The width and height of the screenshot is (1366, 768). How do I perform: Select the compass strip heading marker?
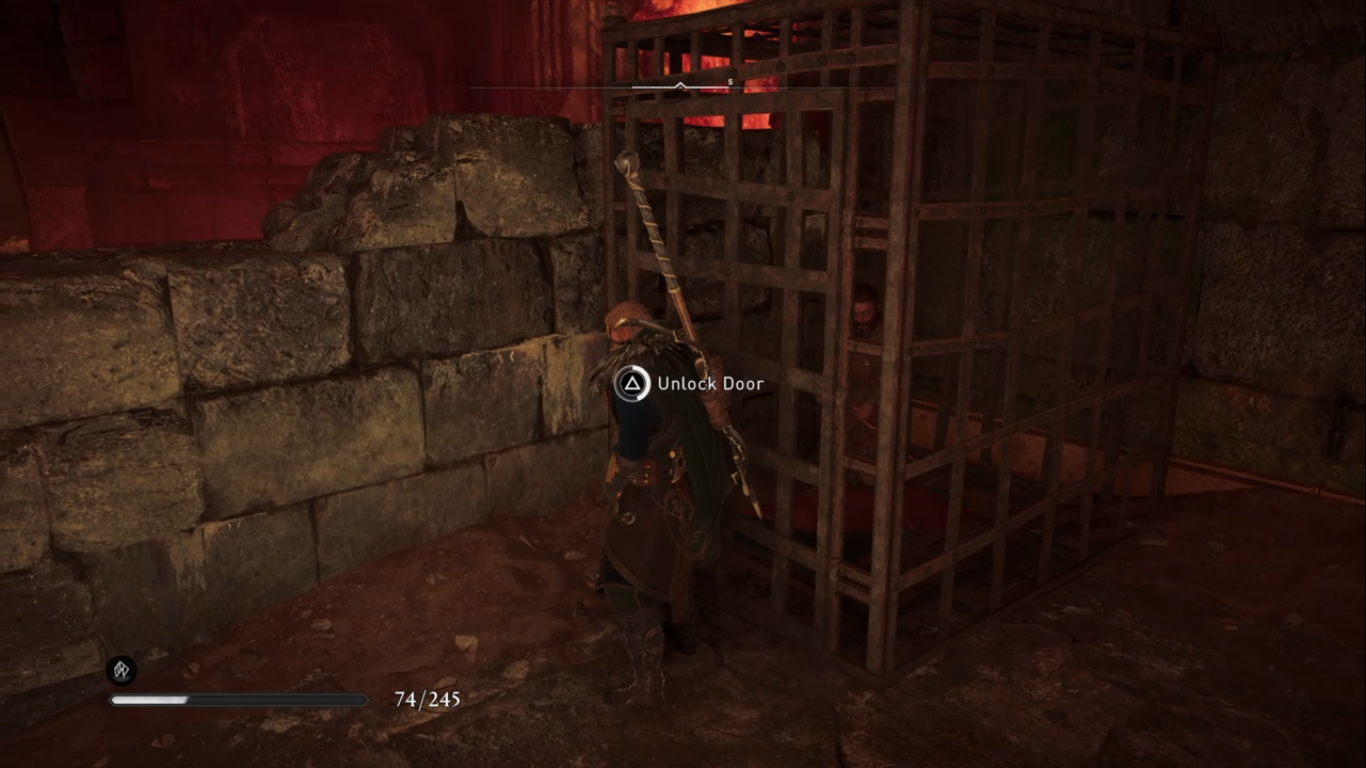(680, 86)
